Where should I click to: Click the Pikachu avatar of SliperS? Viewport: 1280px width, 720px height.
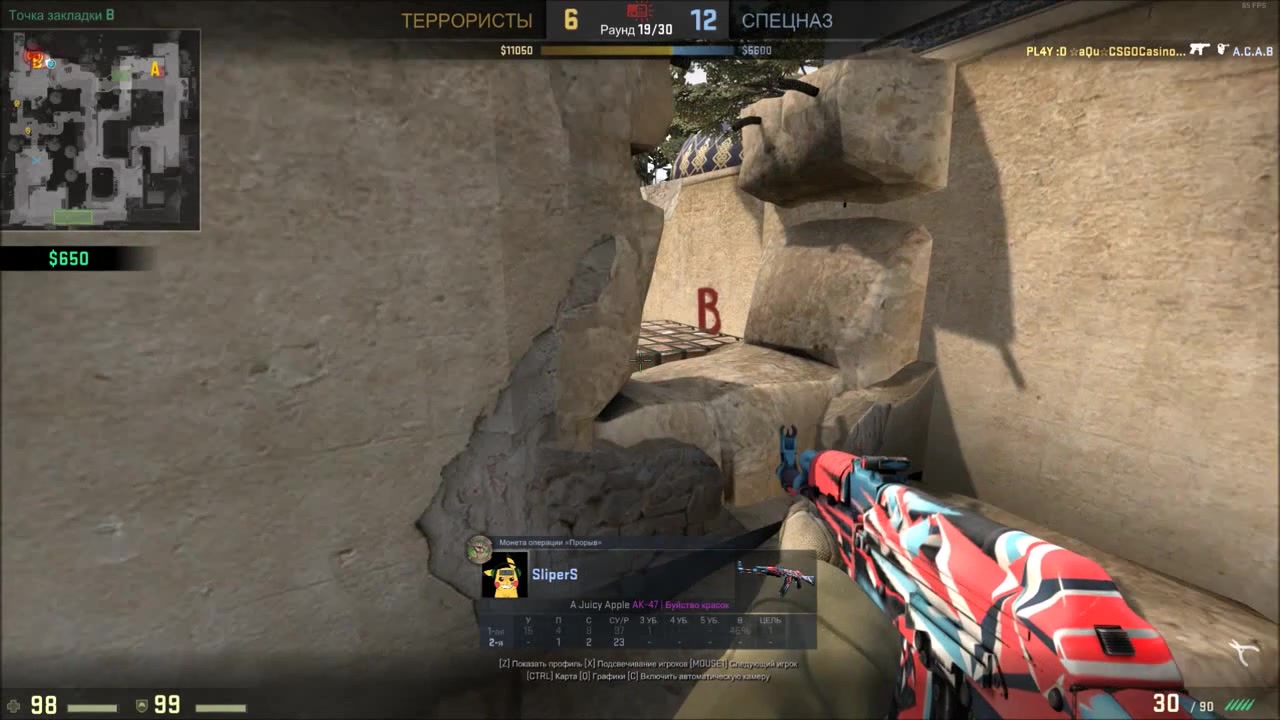(x=504, y=576)
